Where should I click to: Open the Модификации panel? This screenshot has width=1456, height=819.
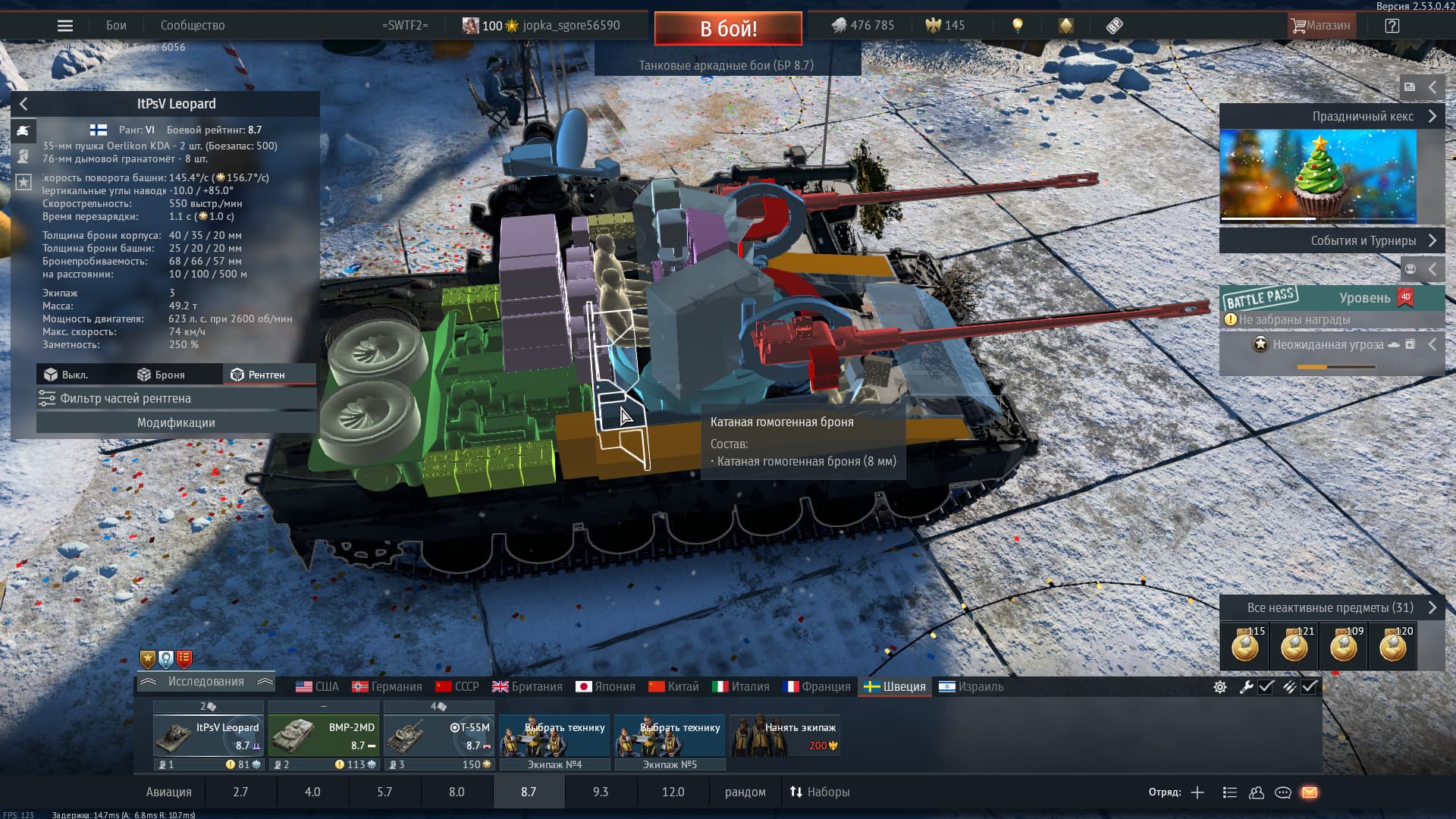pos(176,422)
